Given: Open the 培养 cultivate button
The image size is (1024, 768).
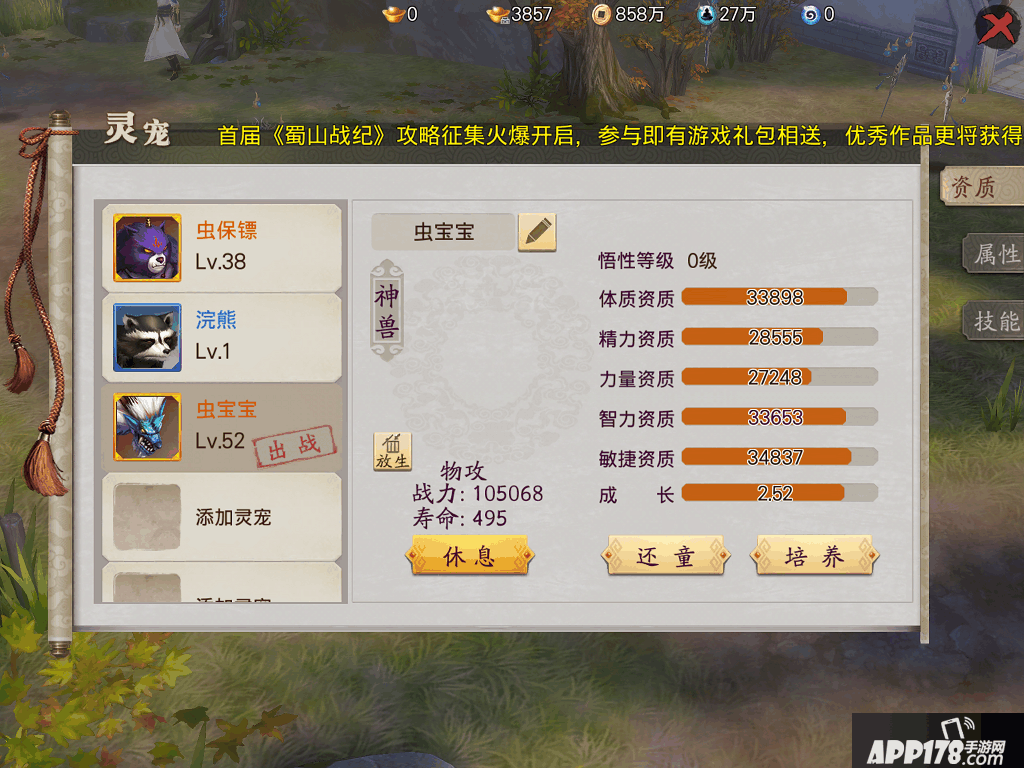Looking at the screenshot, I should coord(814,557).
